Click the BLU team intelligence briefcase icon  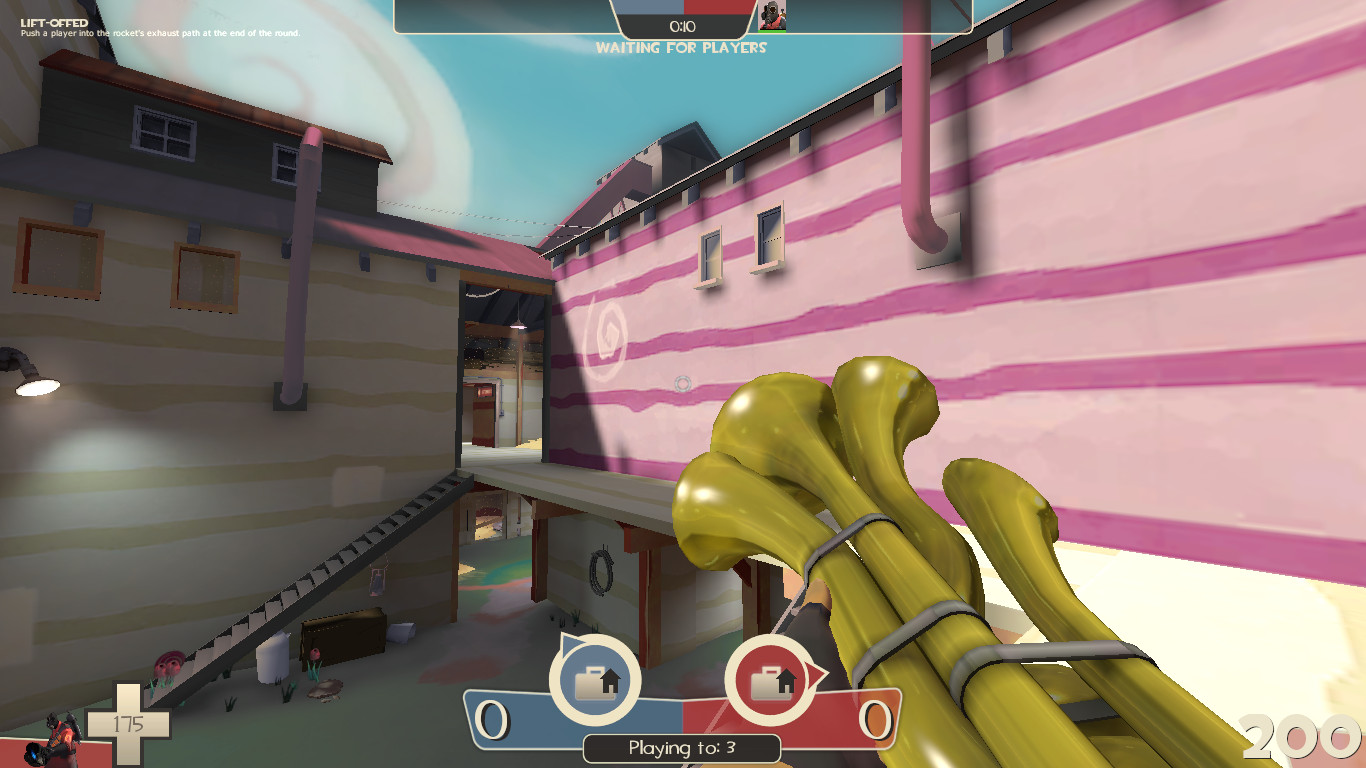[x=595, y=682]
